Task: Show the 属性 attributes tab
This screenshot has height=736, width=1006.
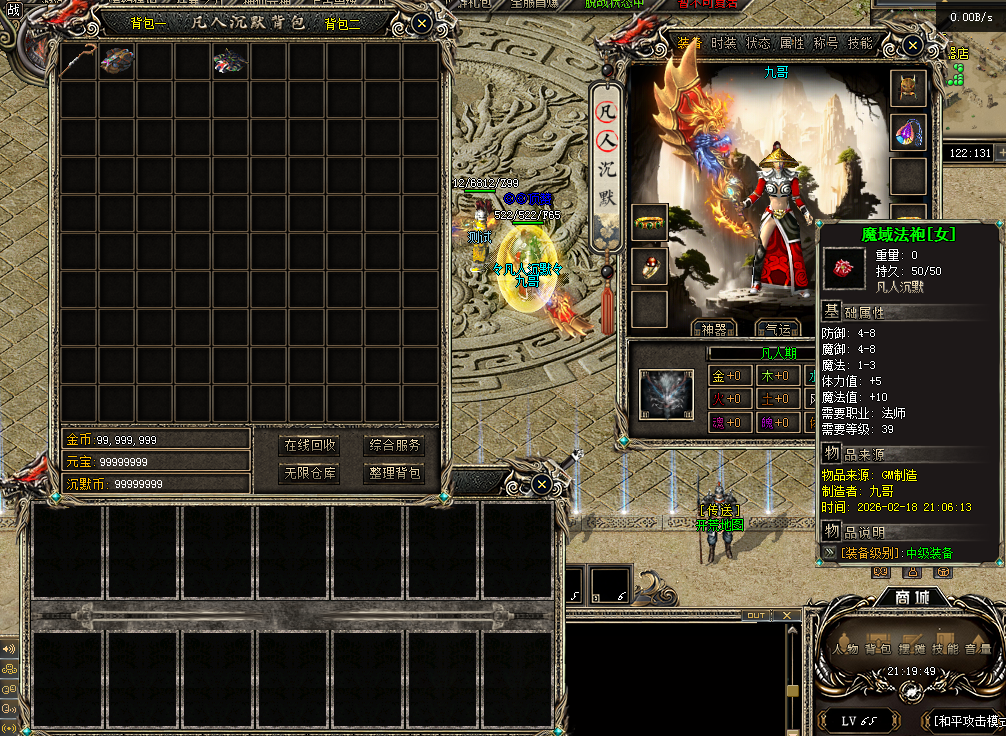Action: coord(792,44)
